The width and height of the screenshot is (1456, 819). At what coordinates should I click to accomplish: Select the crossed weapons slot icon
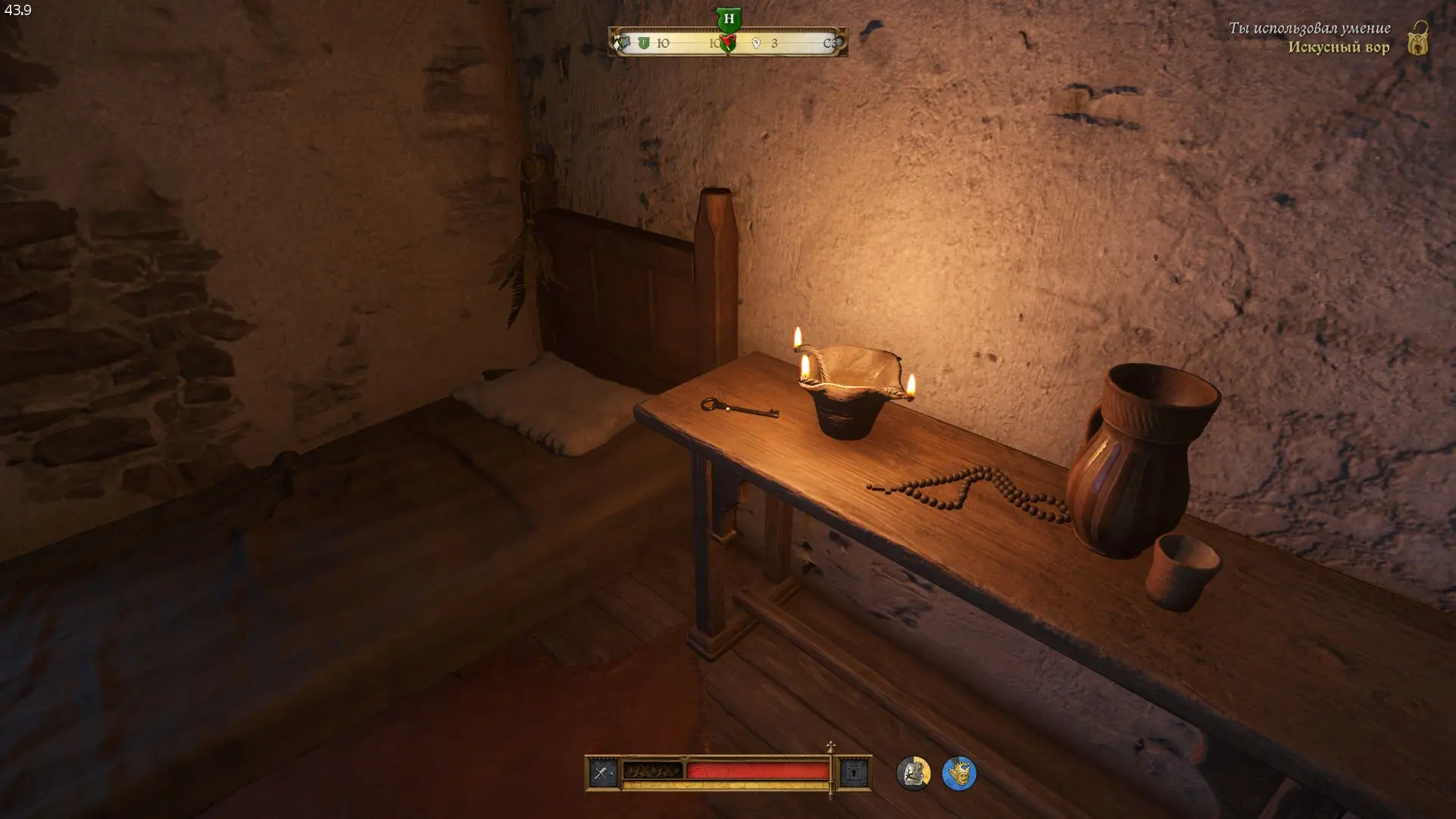pos(603,773)
